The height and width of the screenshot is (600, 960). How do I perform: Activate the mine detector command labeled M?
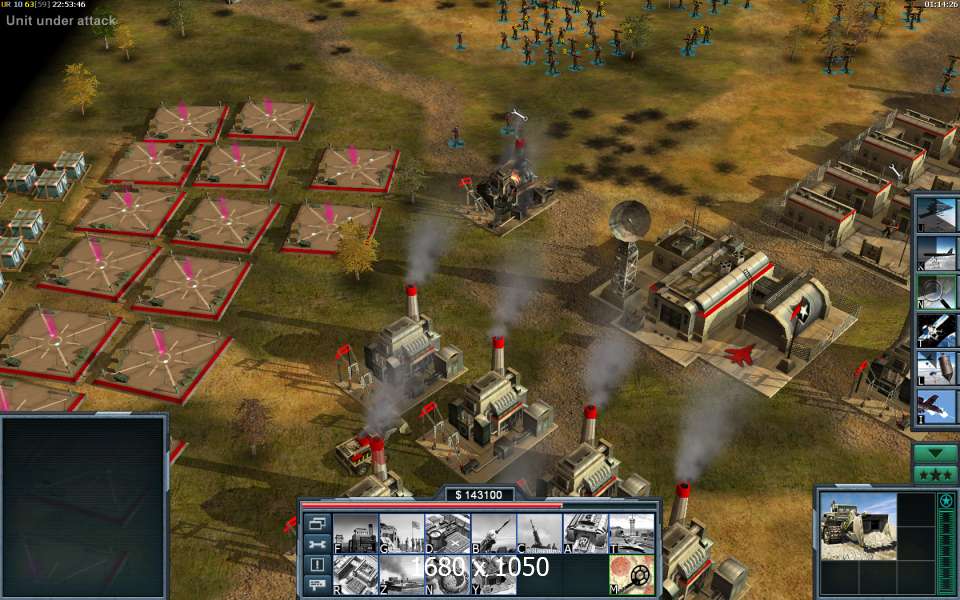click(632, 575)
